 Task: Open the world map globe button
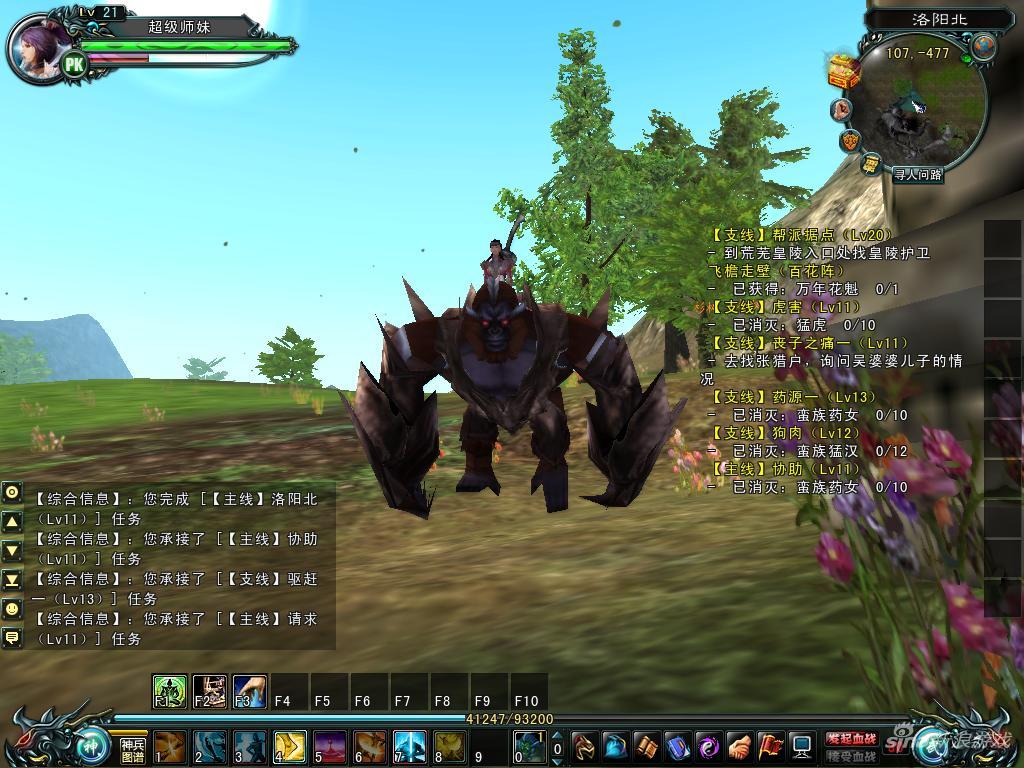[983, 47]
